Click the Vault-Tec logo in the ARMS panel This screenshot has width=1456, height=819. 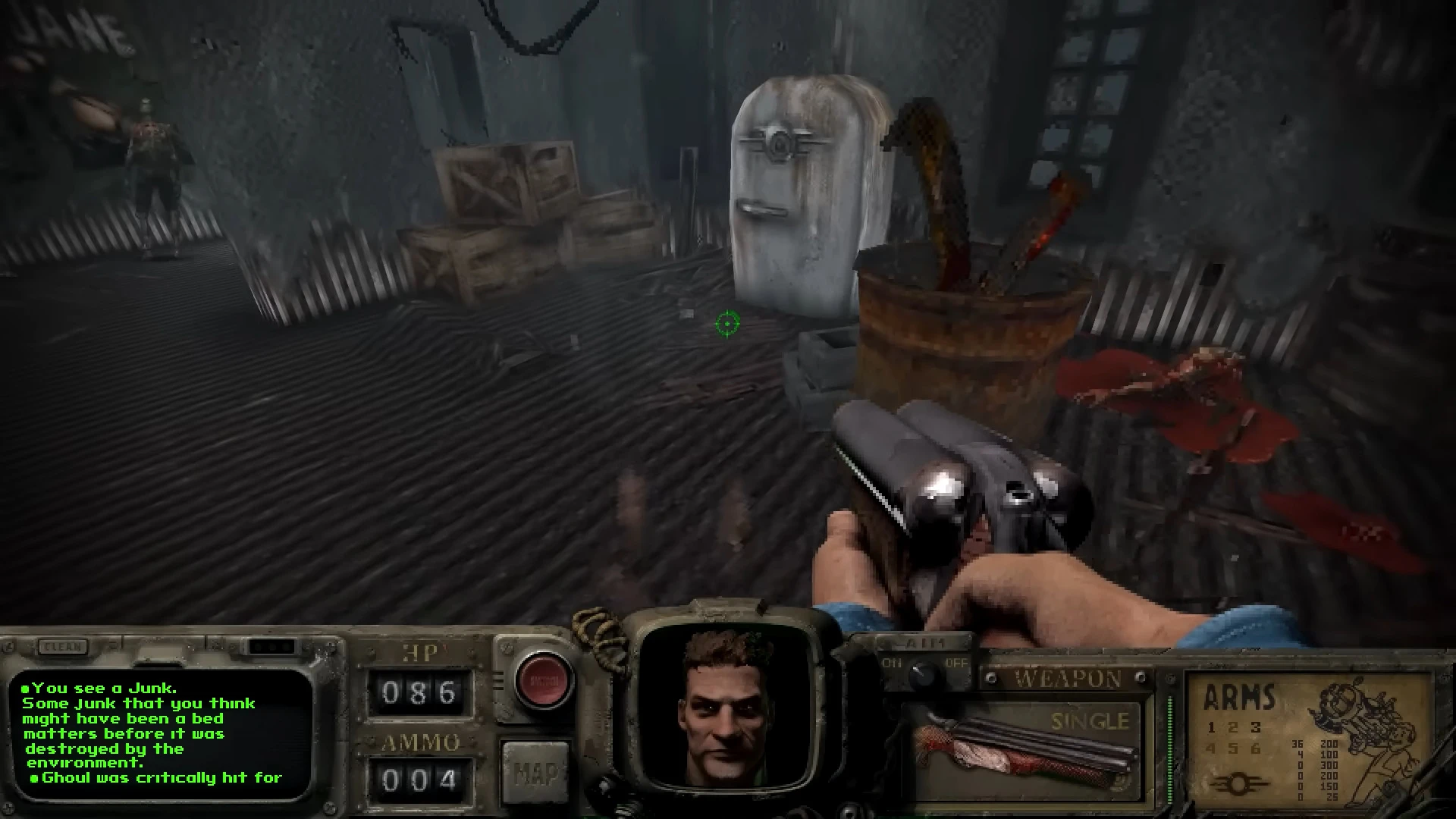coord(1240,784)
